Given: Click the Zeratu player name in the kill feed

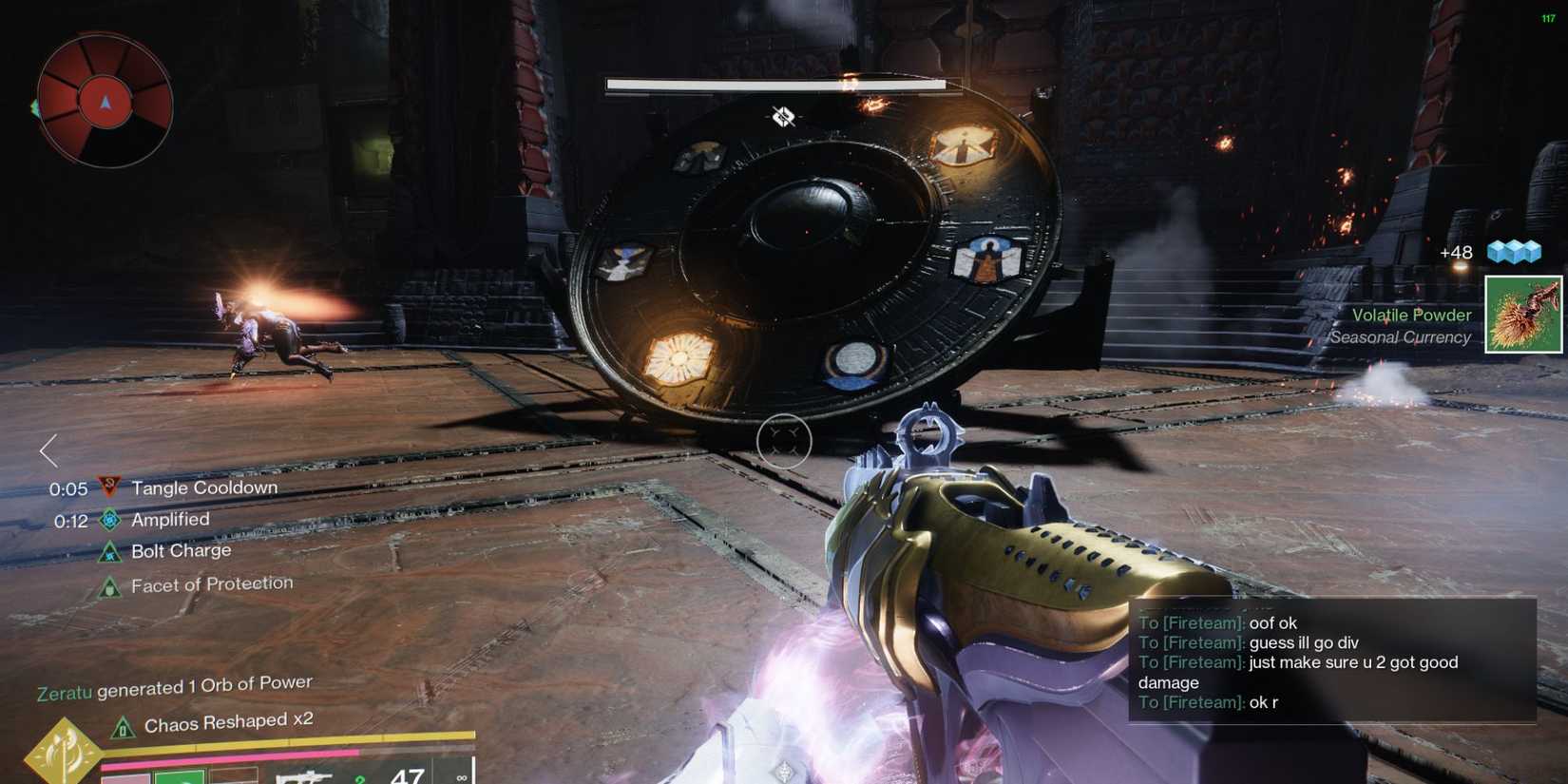Looking at the screenshot, I should (x=63, y=689).
